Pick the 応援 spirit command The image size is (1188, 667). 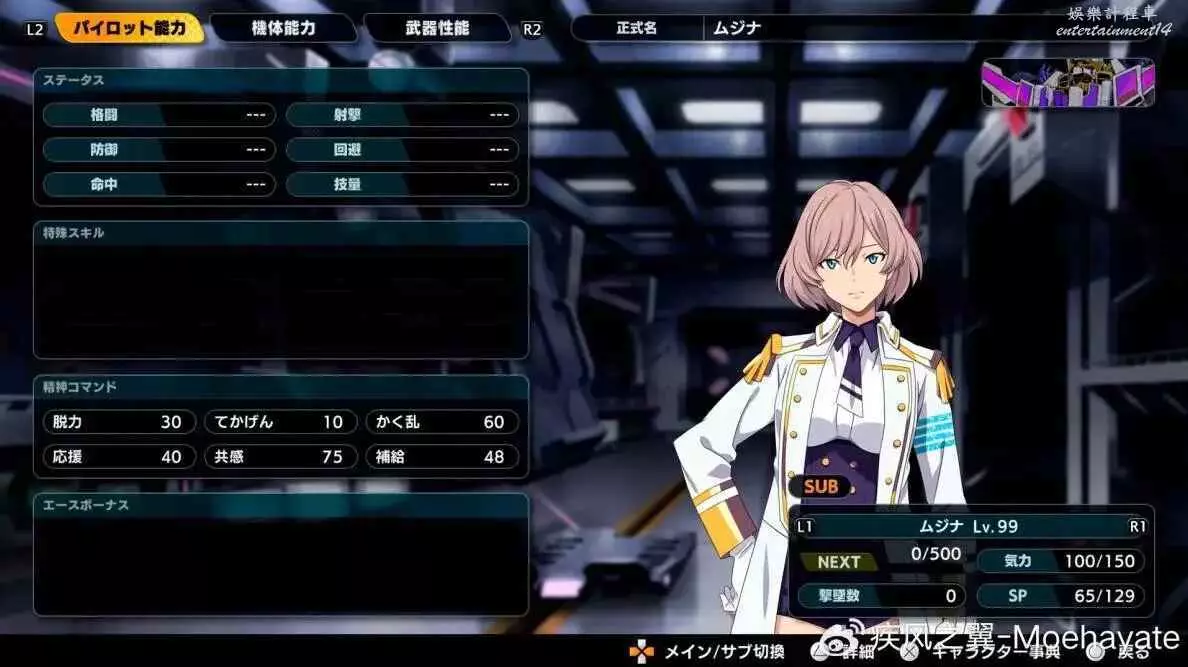tap(118, 456)
